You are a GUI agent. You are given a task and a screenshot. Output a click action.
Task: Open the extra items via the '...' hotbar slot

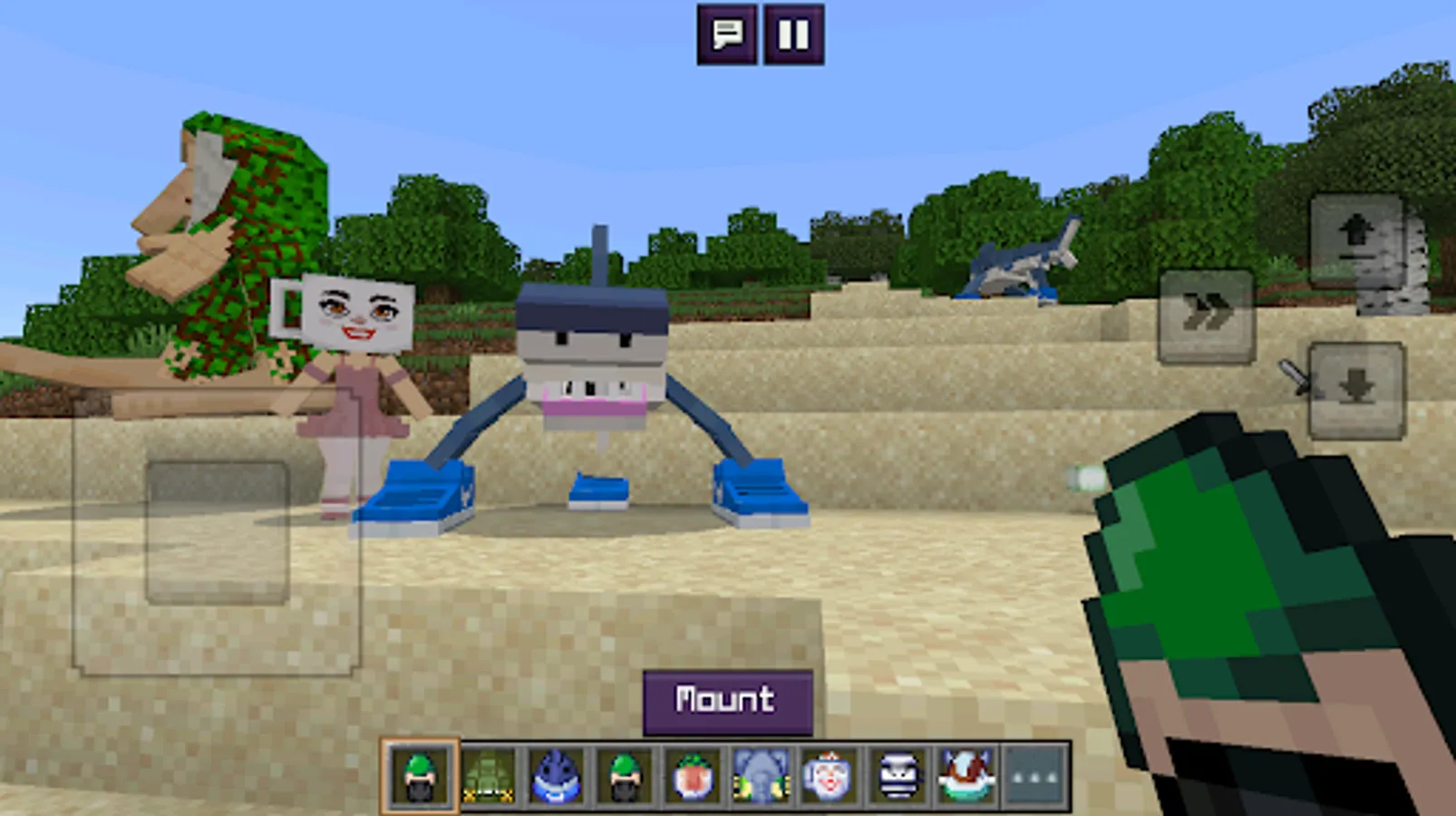[1034, 778]
